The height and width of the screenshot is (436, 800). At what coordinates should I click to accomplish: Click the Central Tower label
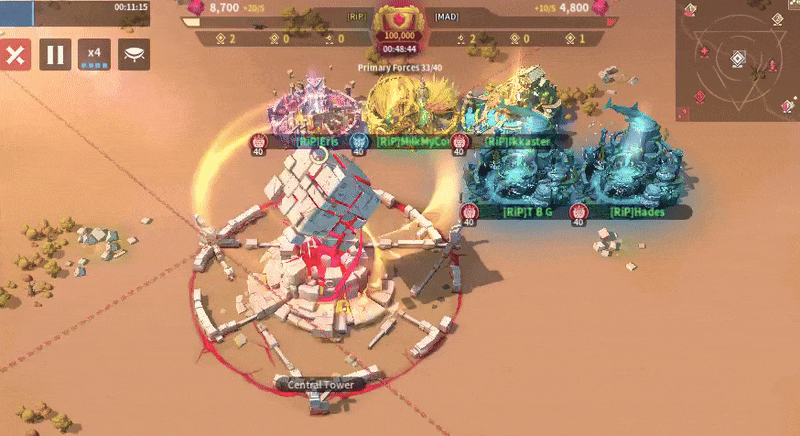coord(320,384)
